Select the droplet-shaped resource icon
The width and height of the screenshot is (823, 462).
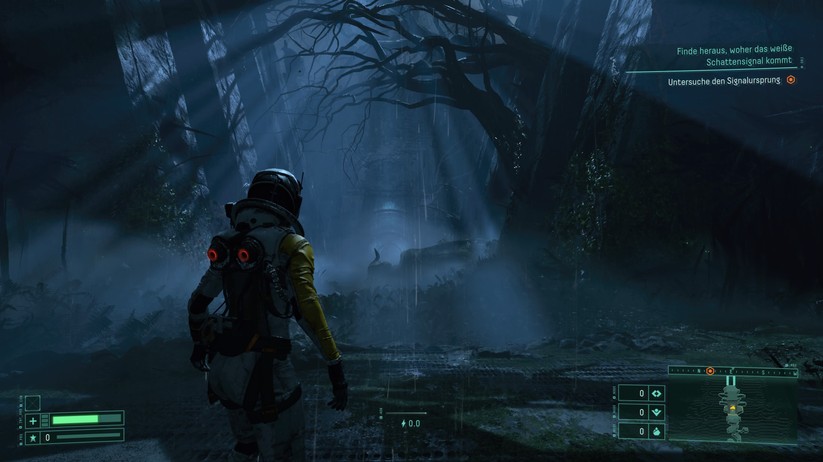click(x=657, y=431)
